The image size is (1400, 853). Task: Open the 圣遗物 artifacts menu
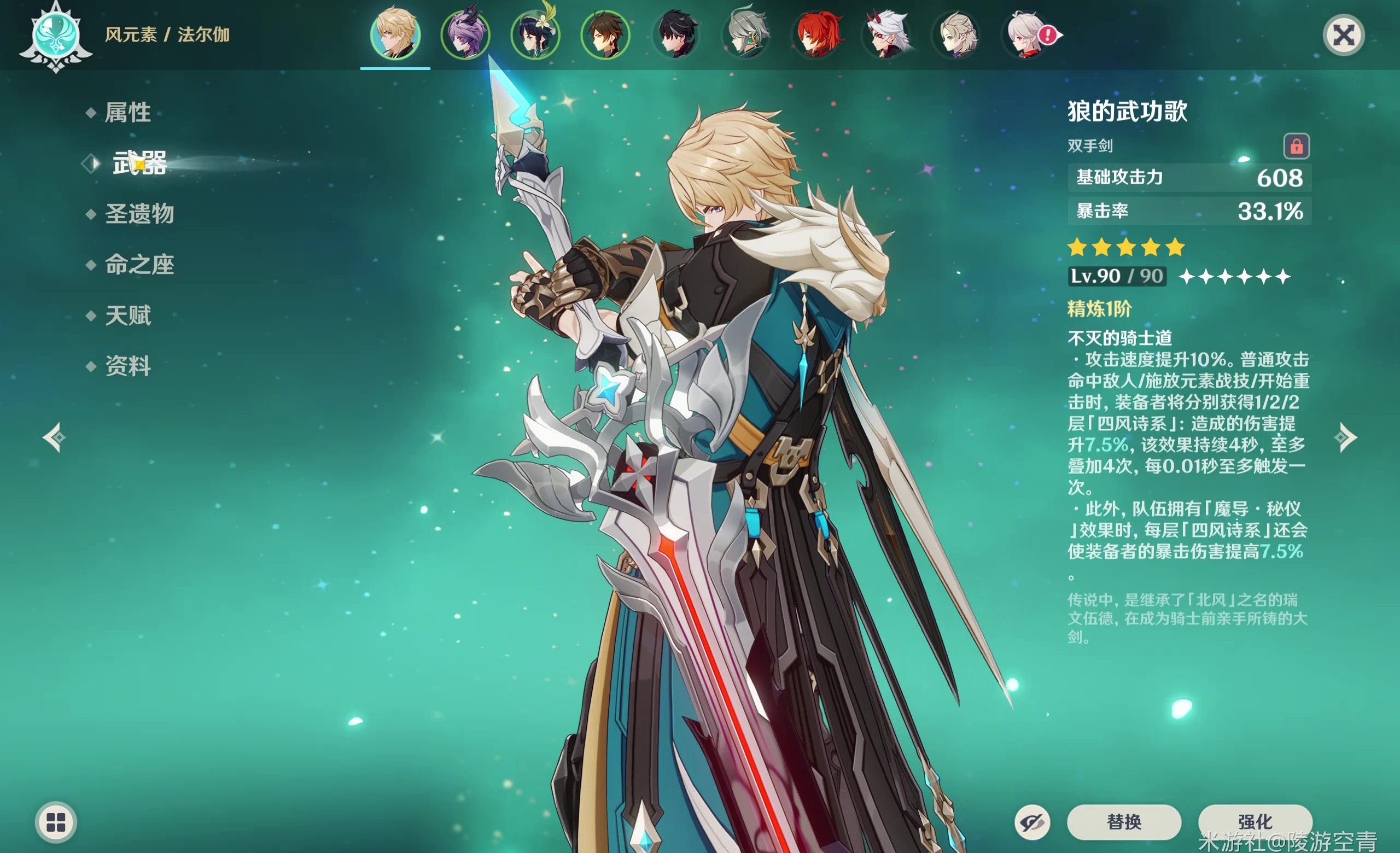[139, 214]
